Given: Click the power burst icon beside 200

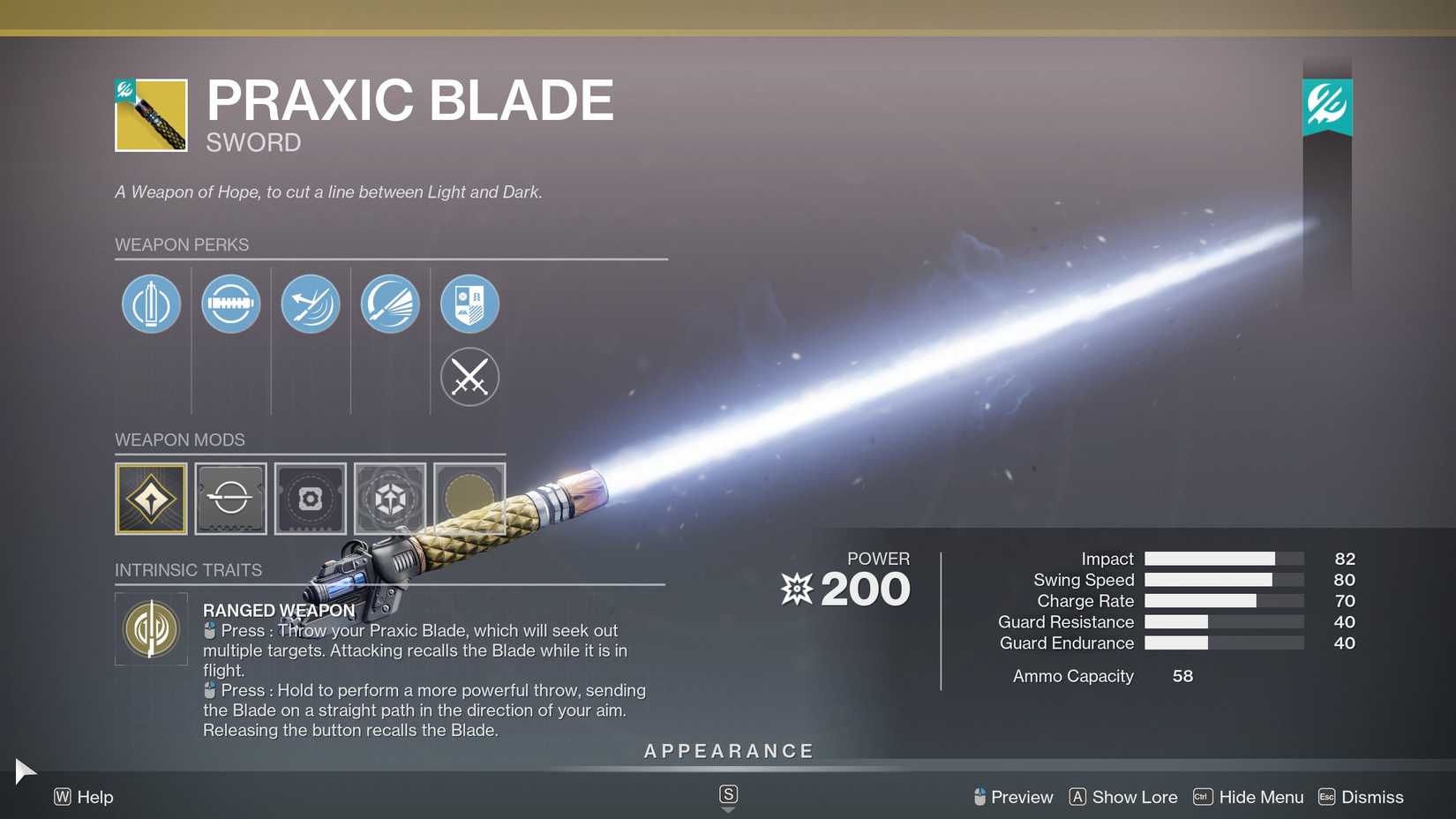Looking at the screenshot, I should coord(797,589).
